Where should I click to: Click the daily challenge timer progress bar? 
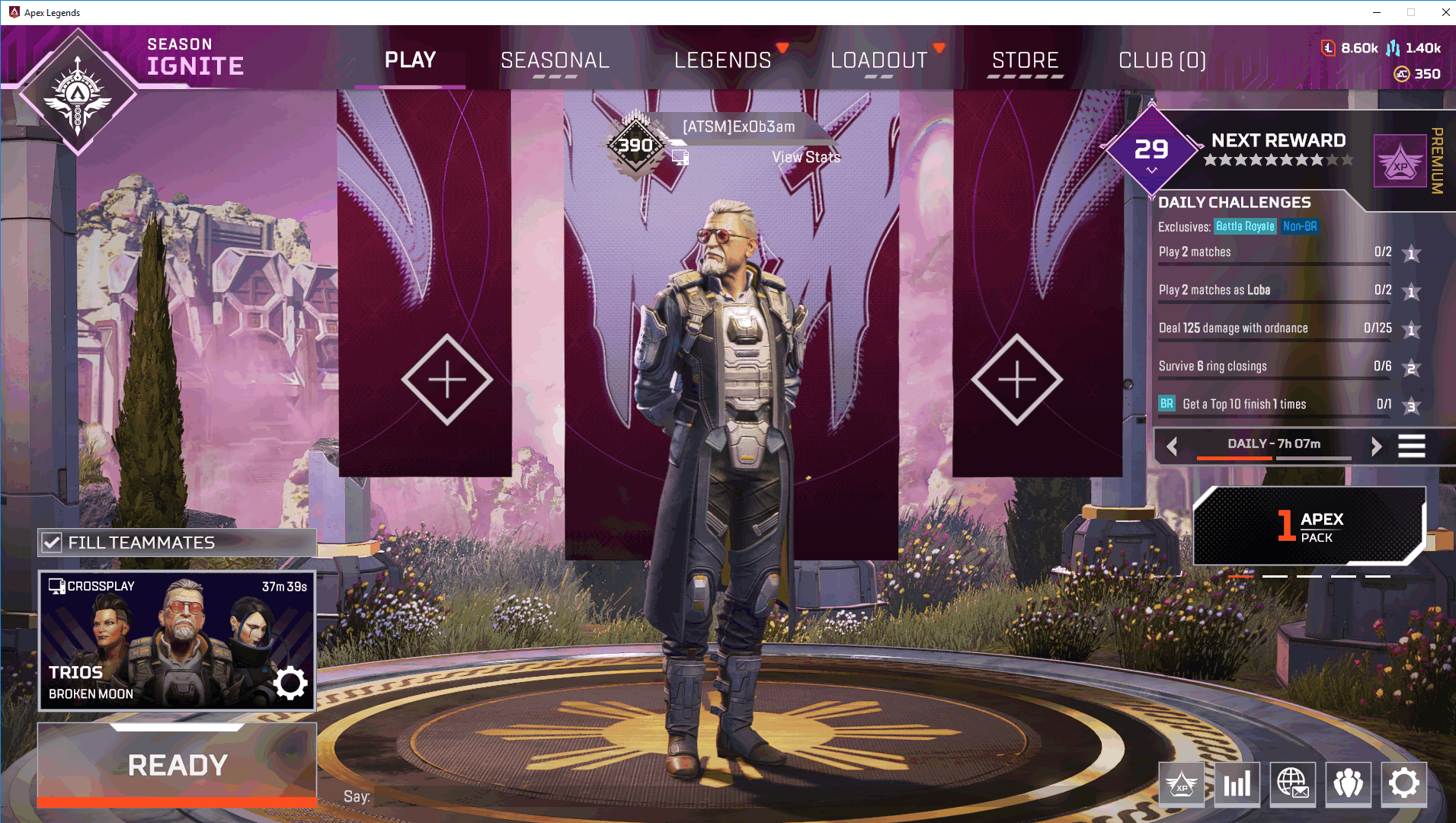click(x=1274, y=458)
